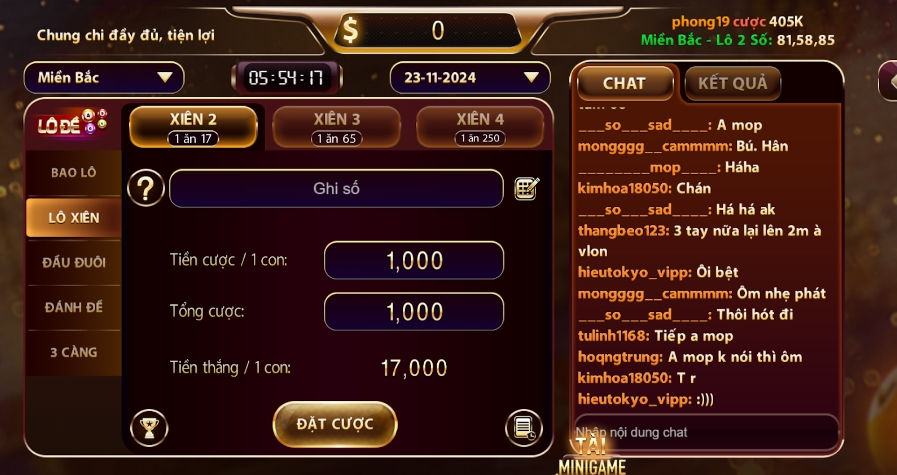Switch to the Chat tab
The width and height of the screenshot is (897, 475).
point(624,84)
